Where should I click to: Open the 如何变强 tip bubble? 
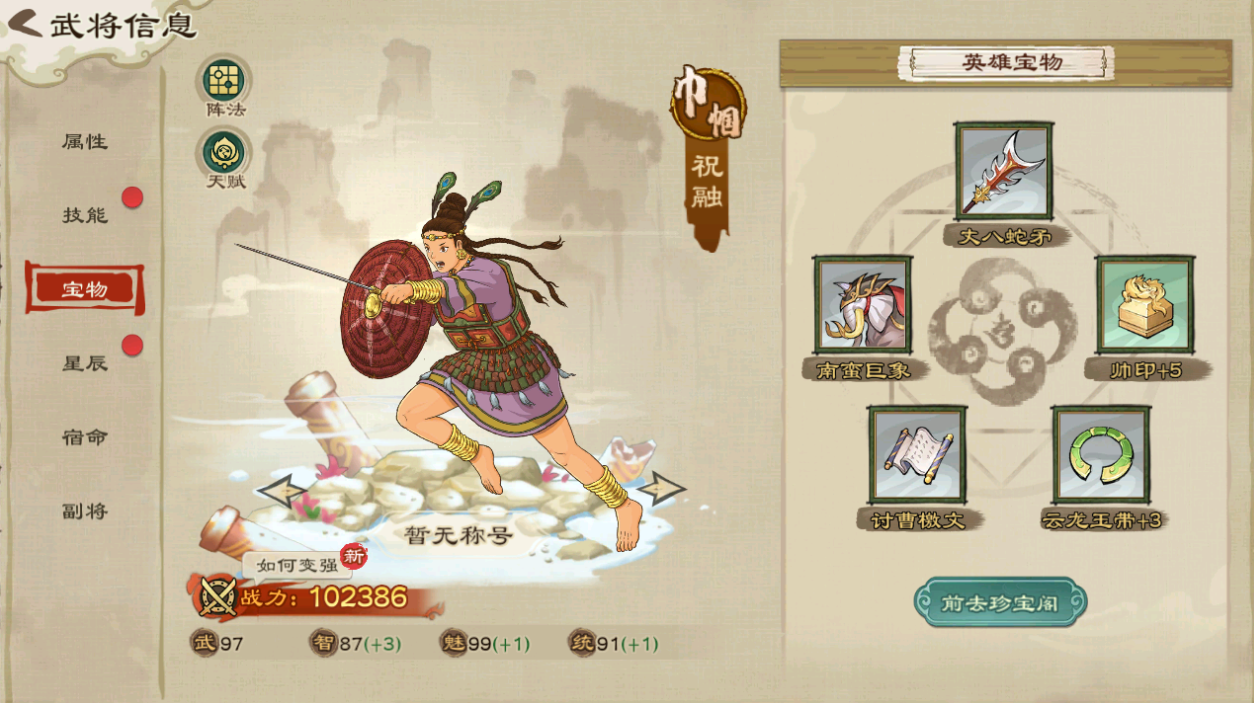pyautogui.click(x=297, y=565)
